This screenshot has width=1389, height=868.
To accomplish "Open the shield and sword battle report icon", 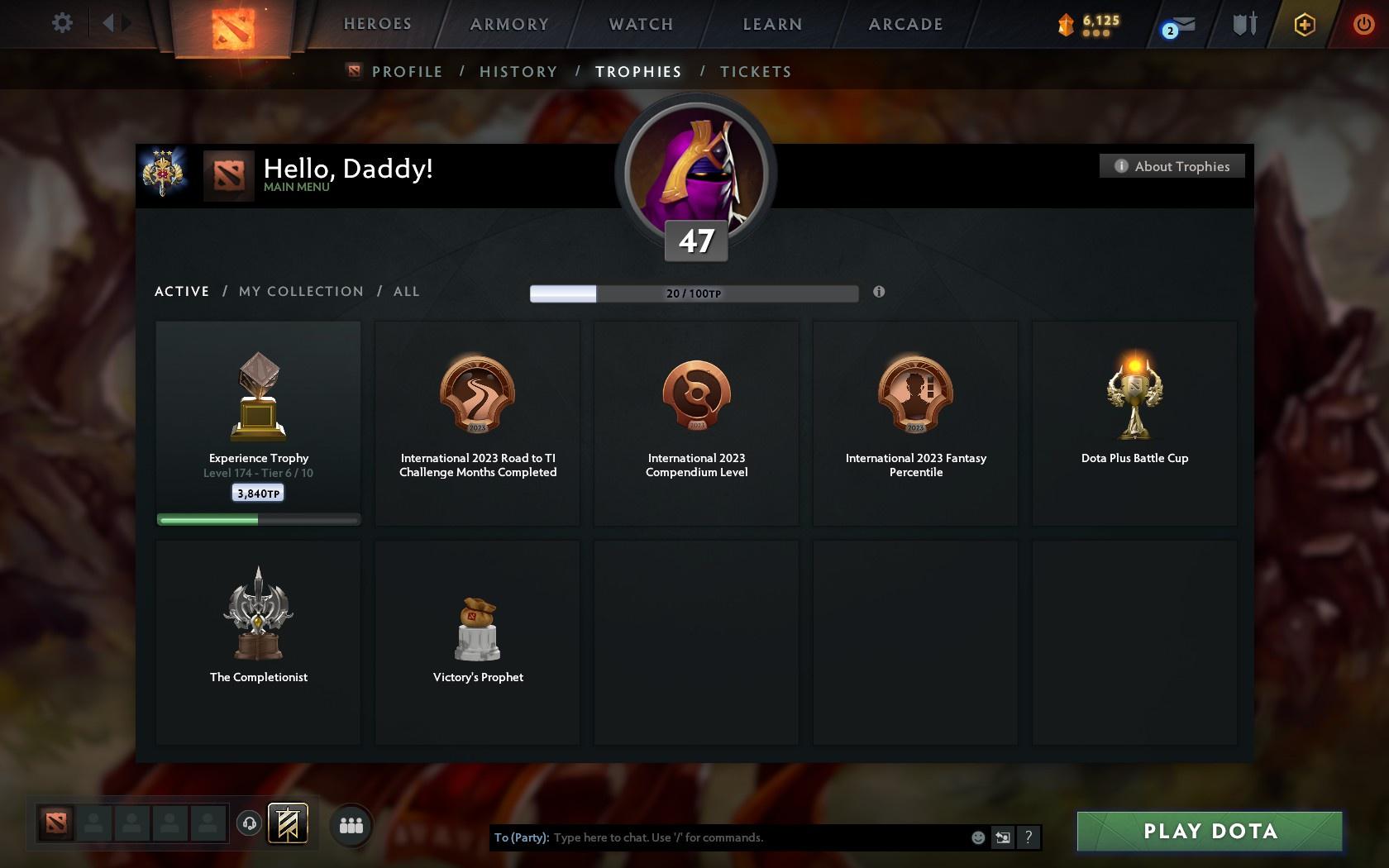I will pos(1242,25).
